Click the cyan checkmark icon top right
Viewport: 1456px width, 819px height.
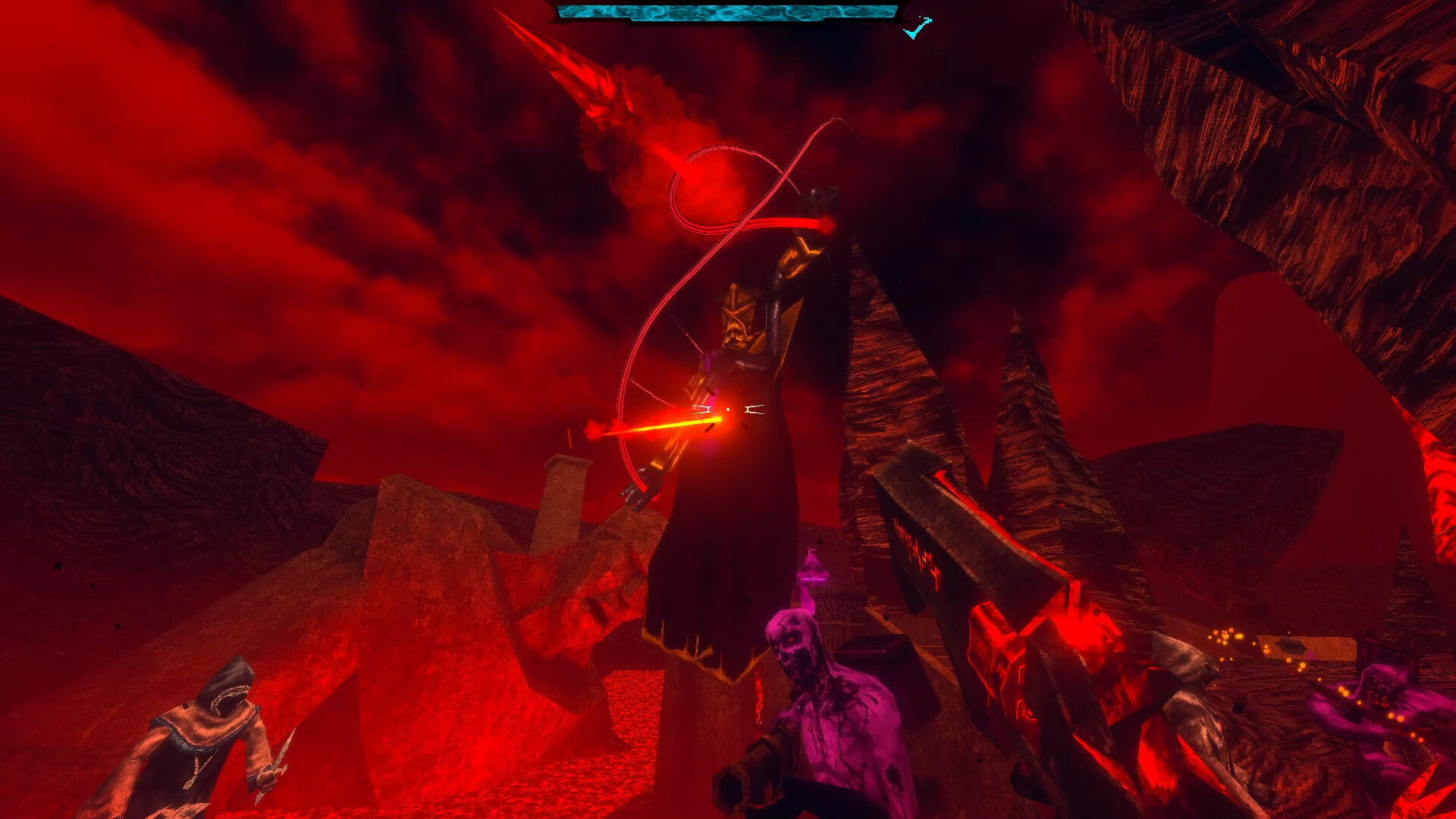[915, 25]
